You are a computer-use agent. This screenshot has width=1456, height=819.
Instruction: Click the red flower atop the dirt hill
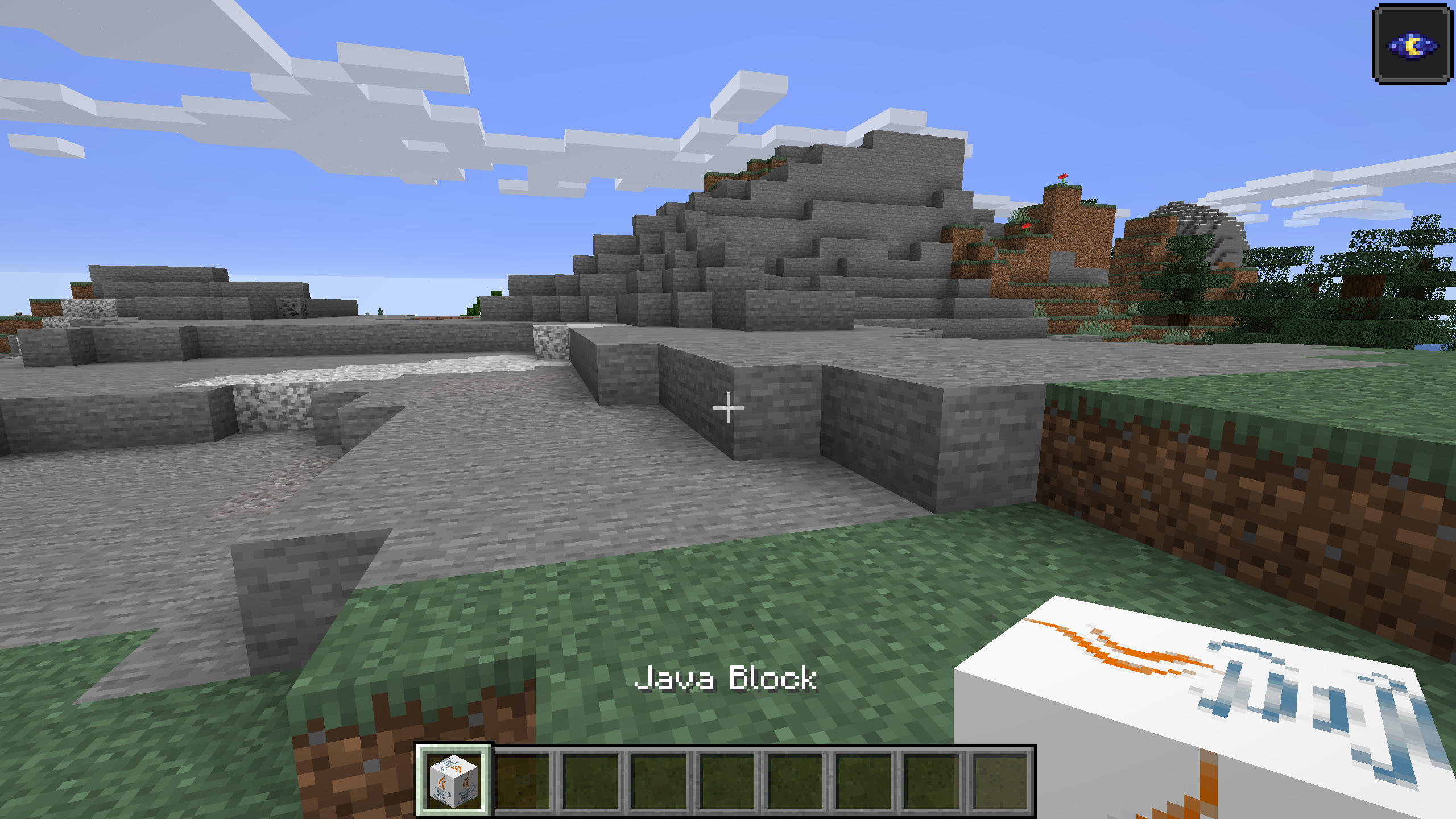1063,177
